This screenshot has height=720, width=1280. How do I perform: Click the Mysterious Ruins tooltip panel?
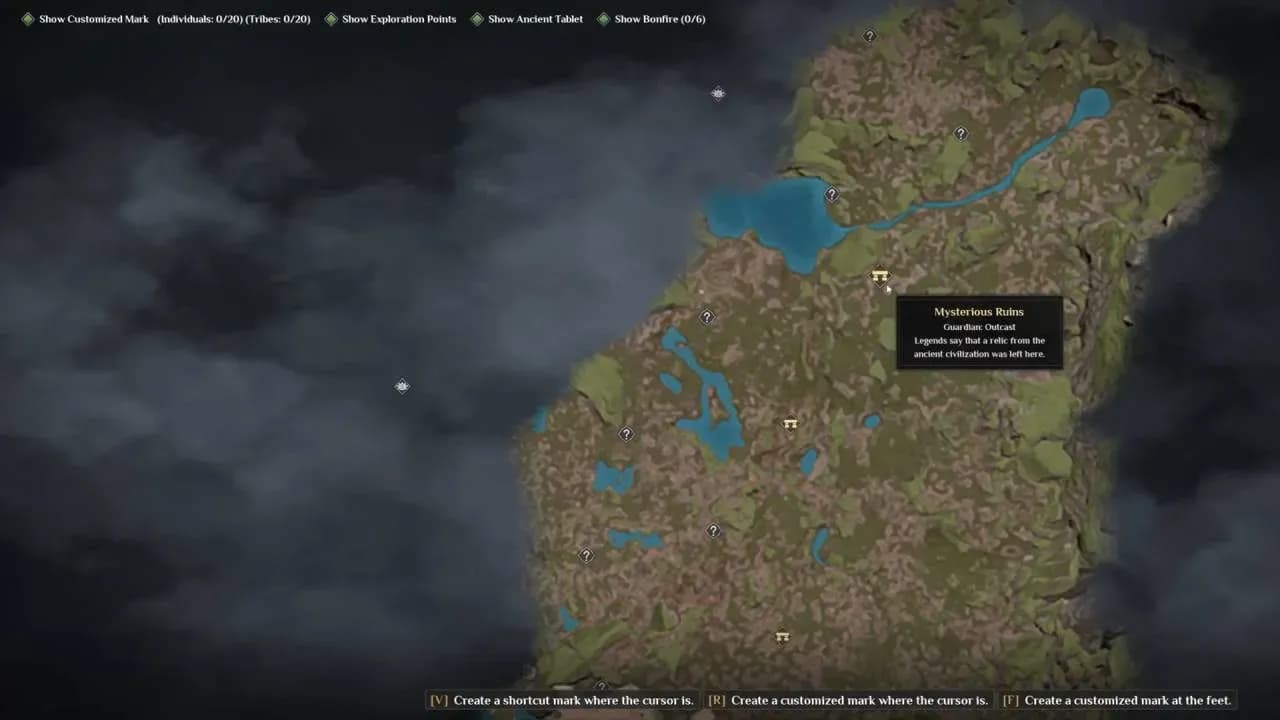979,331
